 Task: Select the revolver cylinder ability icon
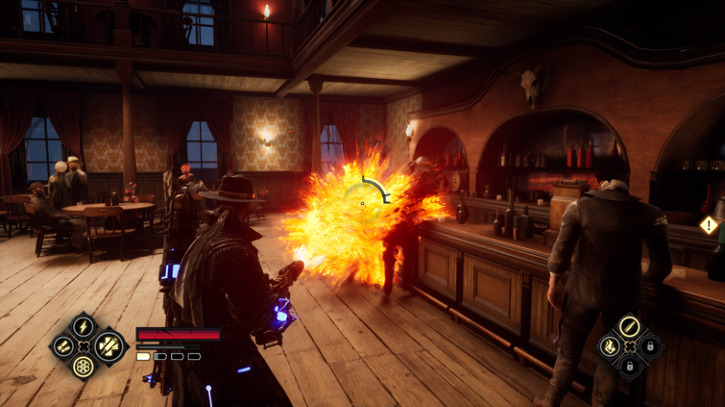point(85,366)
